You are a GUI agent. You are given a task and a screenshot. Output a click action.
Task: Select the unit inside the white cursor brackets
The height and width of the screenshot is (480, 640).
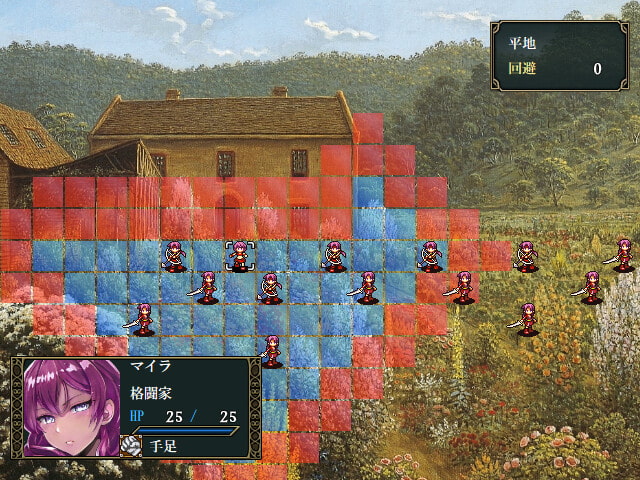[239, 256]
